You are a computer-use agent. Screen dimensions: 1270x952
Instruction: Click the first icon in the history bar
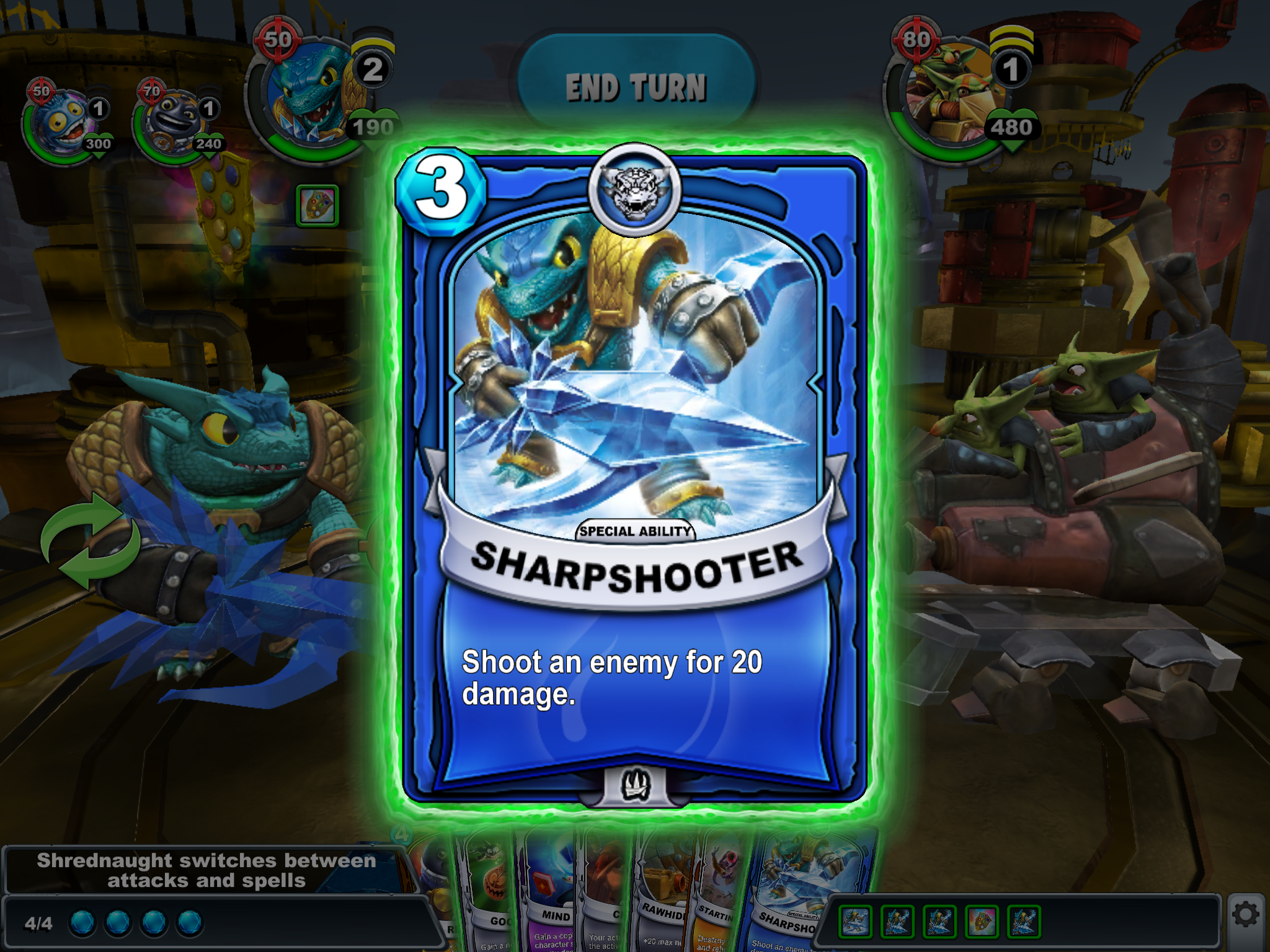click(x=855, y=922)
